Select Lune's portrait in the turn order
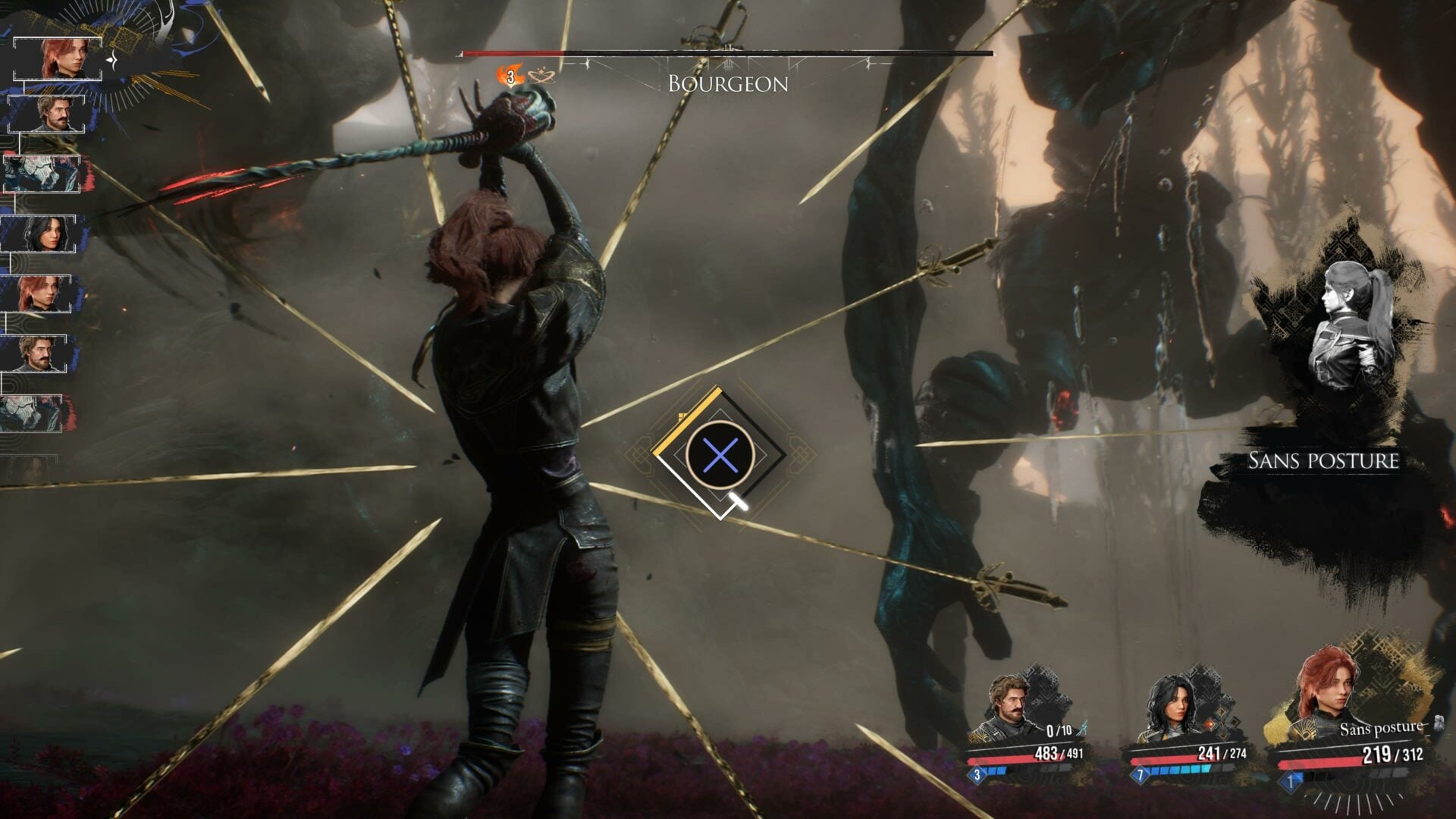The width and height of the screenshot is (1456, 819). coord(40,234)
